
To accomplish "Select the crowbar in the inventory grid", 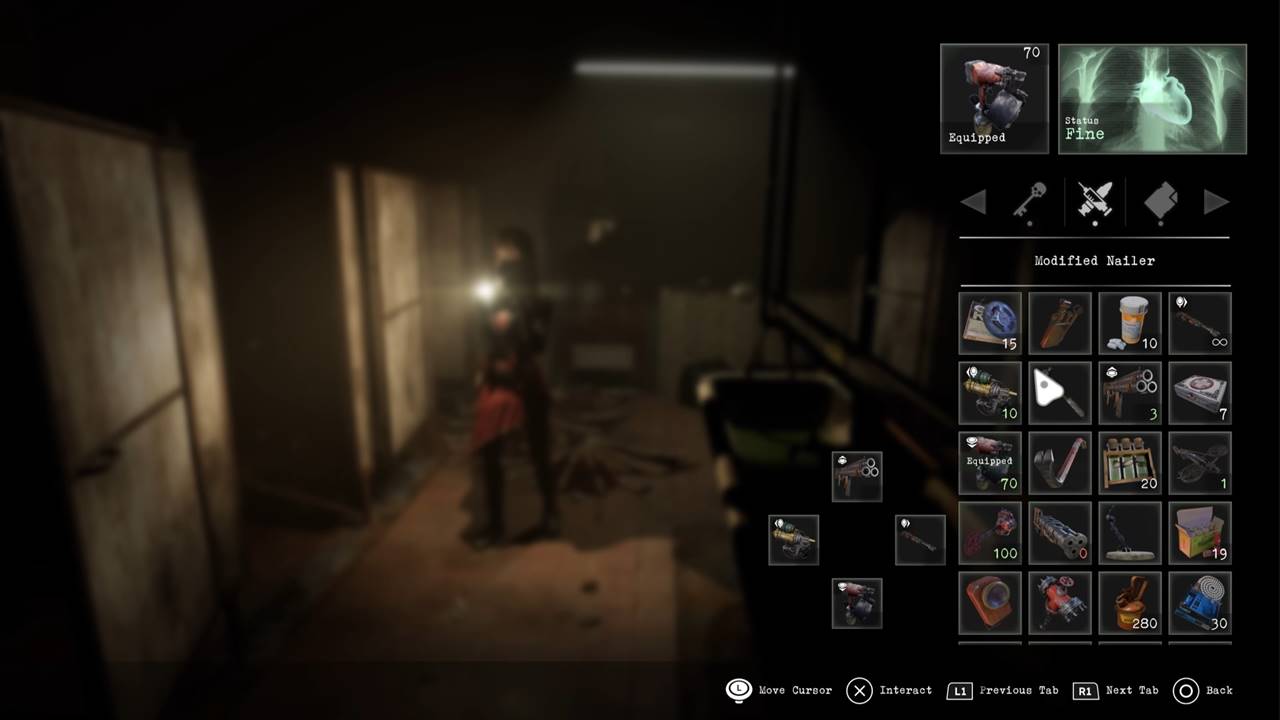I will [1060, 463].
